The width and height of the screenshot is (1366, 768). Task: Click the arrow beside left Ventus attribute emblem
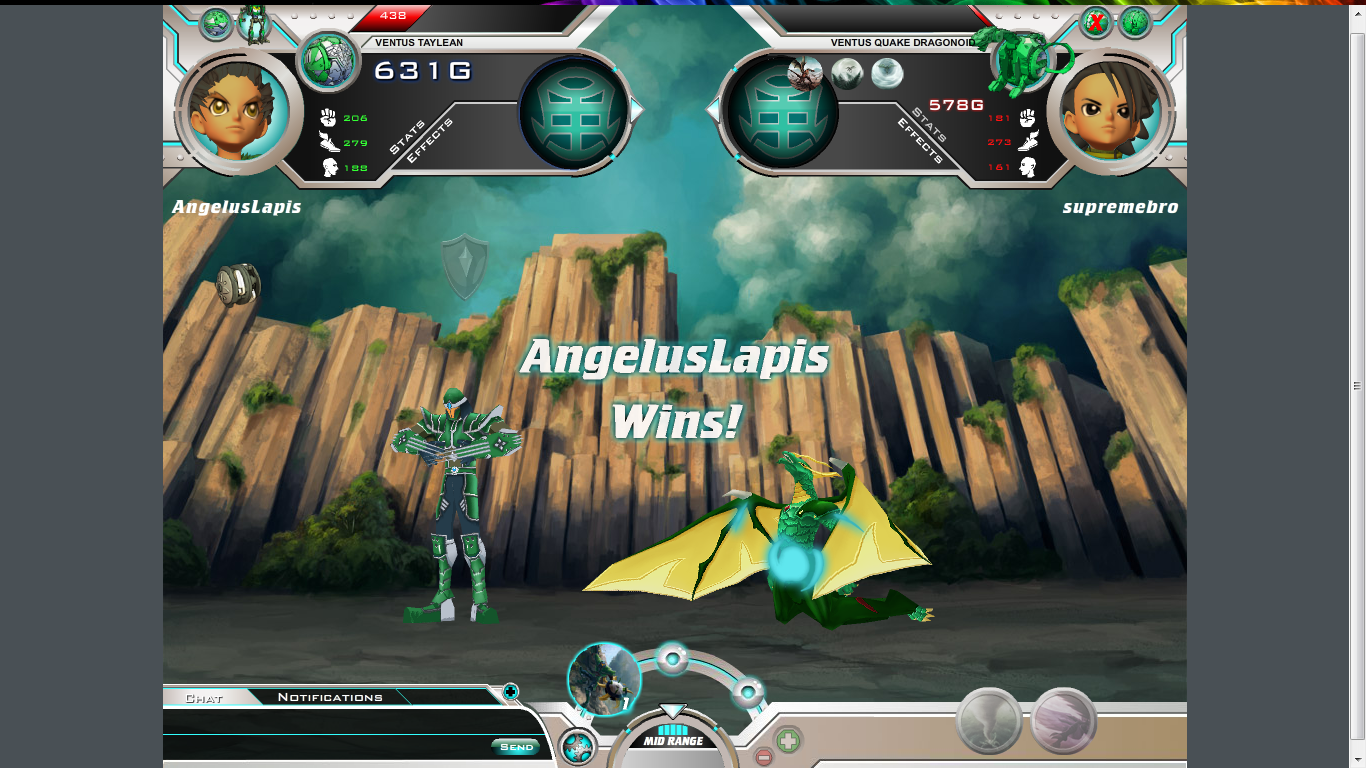[x=637, y=109]
